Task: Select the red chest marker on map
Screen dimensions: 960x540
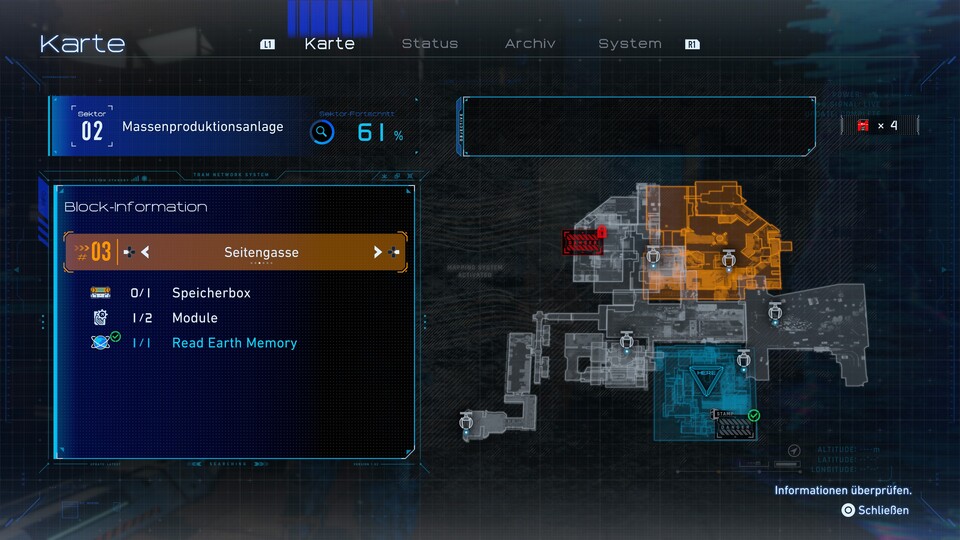Action: click(583, 242)
